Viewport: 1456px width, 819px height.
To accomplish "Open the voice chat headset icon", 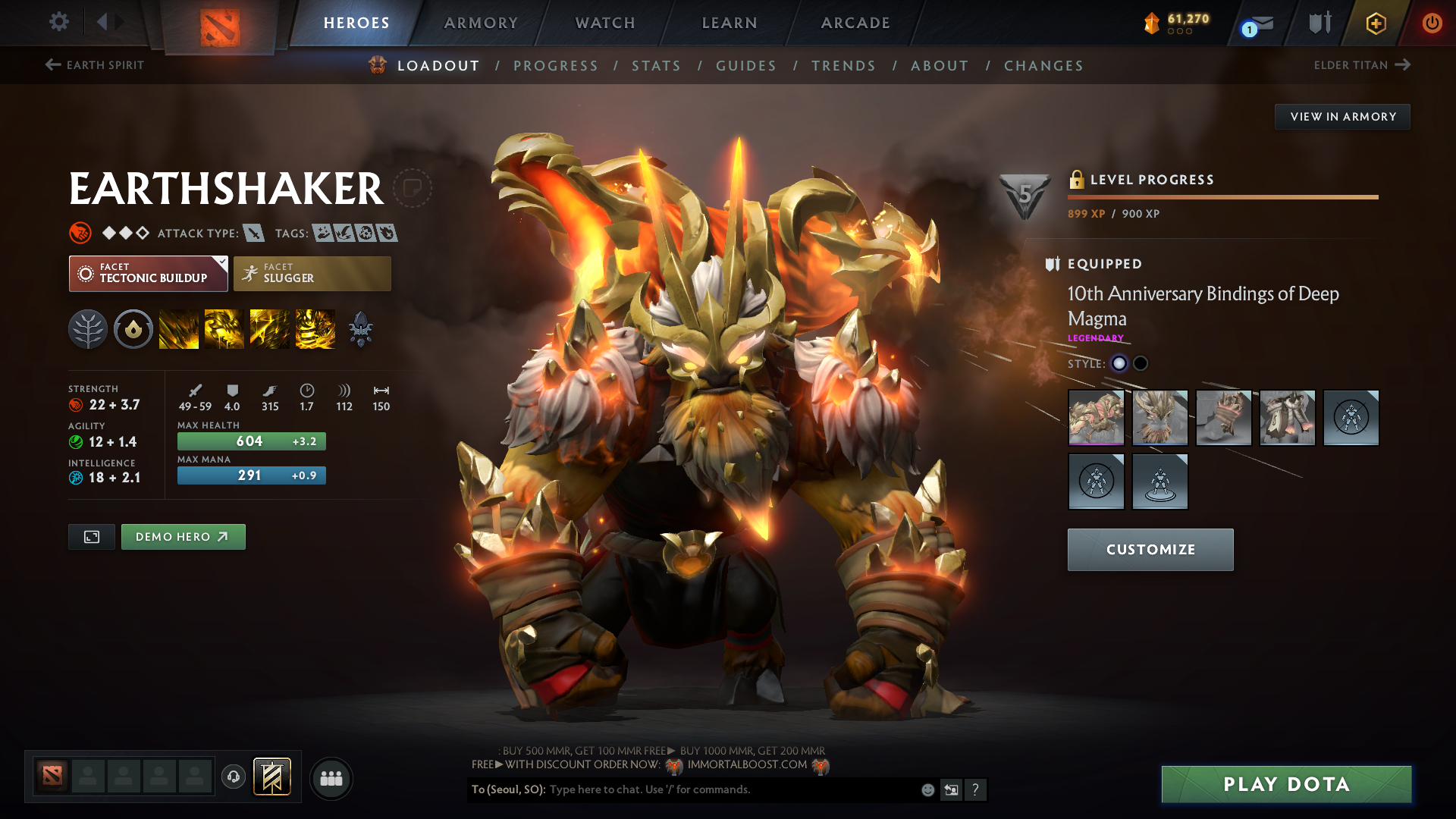I will tap(233, 777).
